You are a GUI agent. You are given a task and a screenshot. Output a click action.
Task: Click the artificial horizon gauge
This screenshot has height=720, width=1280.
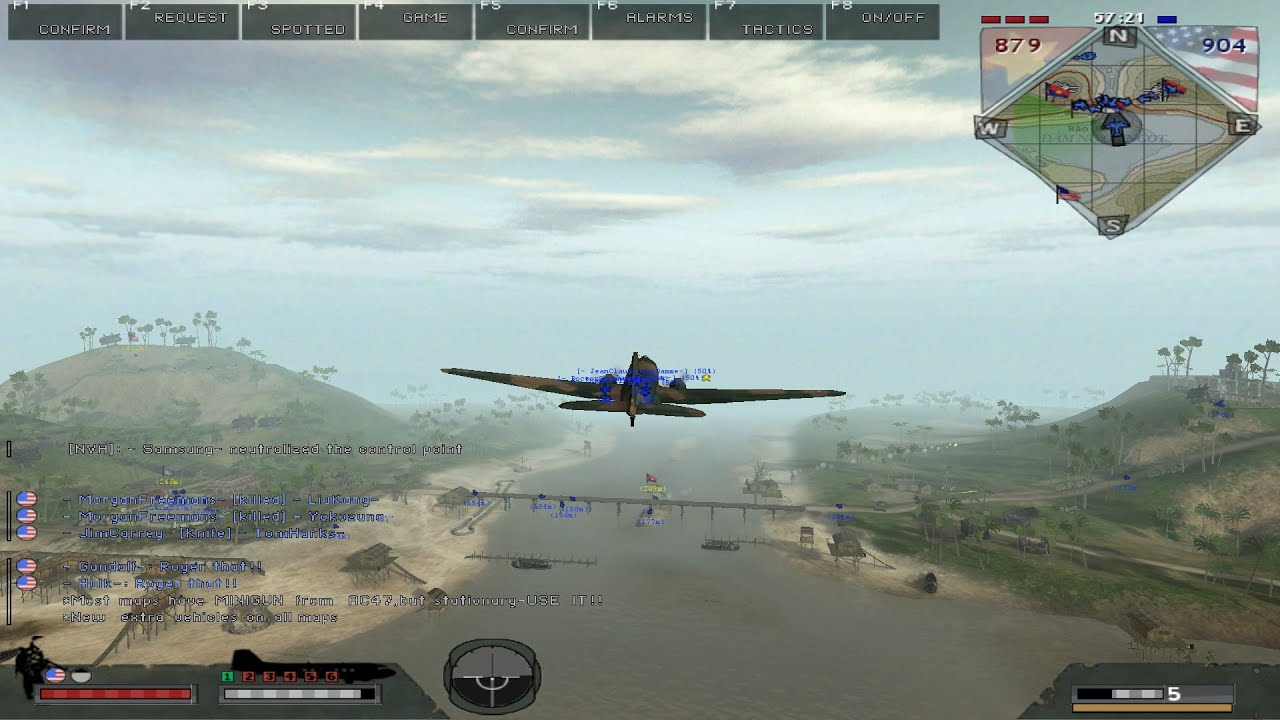(x=492, y=677)
